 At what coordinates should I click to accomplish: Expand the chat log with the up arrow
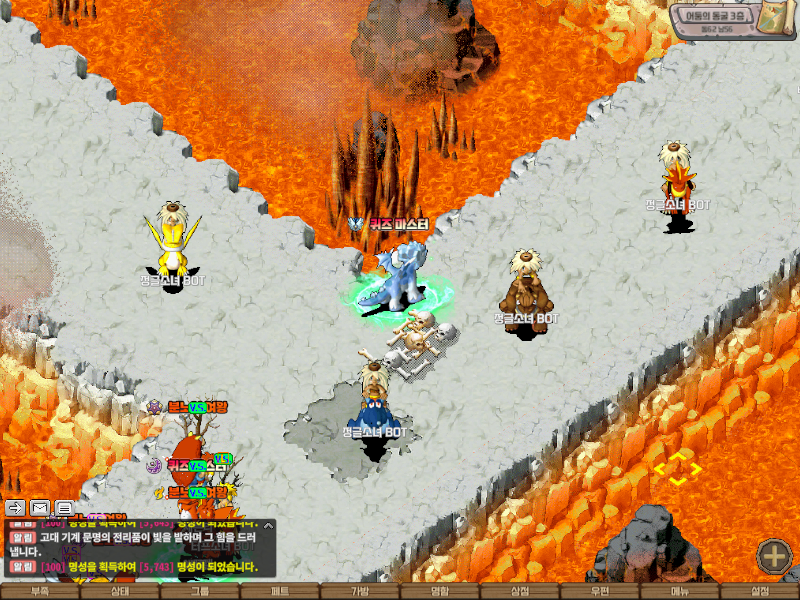pyautogui.click(x=267, y=524)
